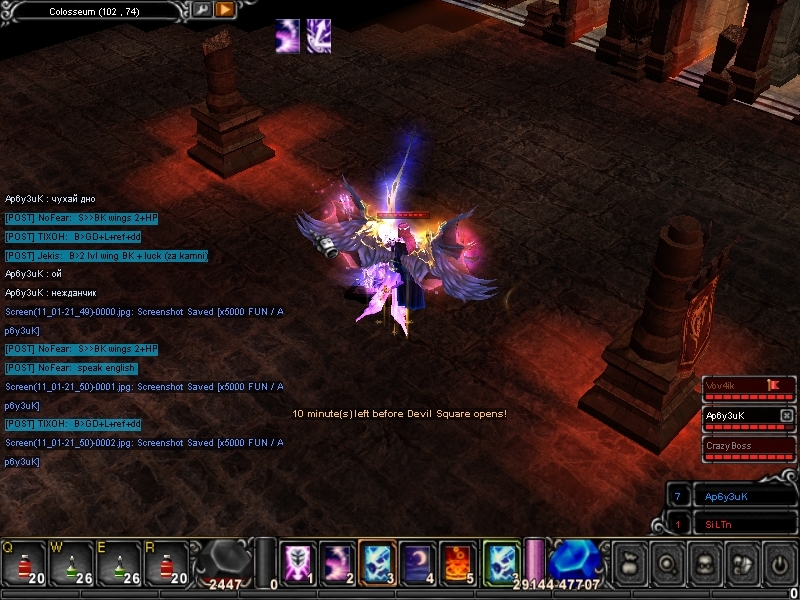Screen dimensions: 800x600
Task: Use the W green potion slot
Action: pyautogui.click(x=69, y=563)
